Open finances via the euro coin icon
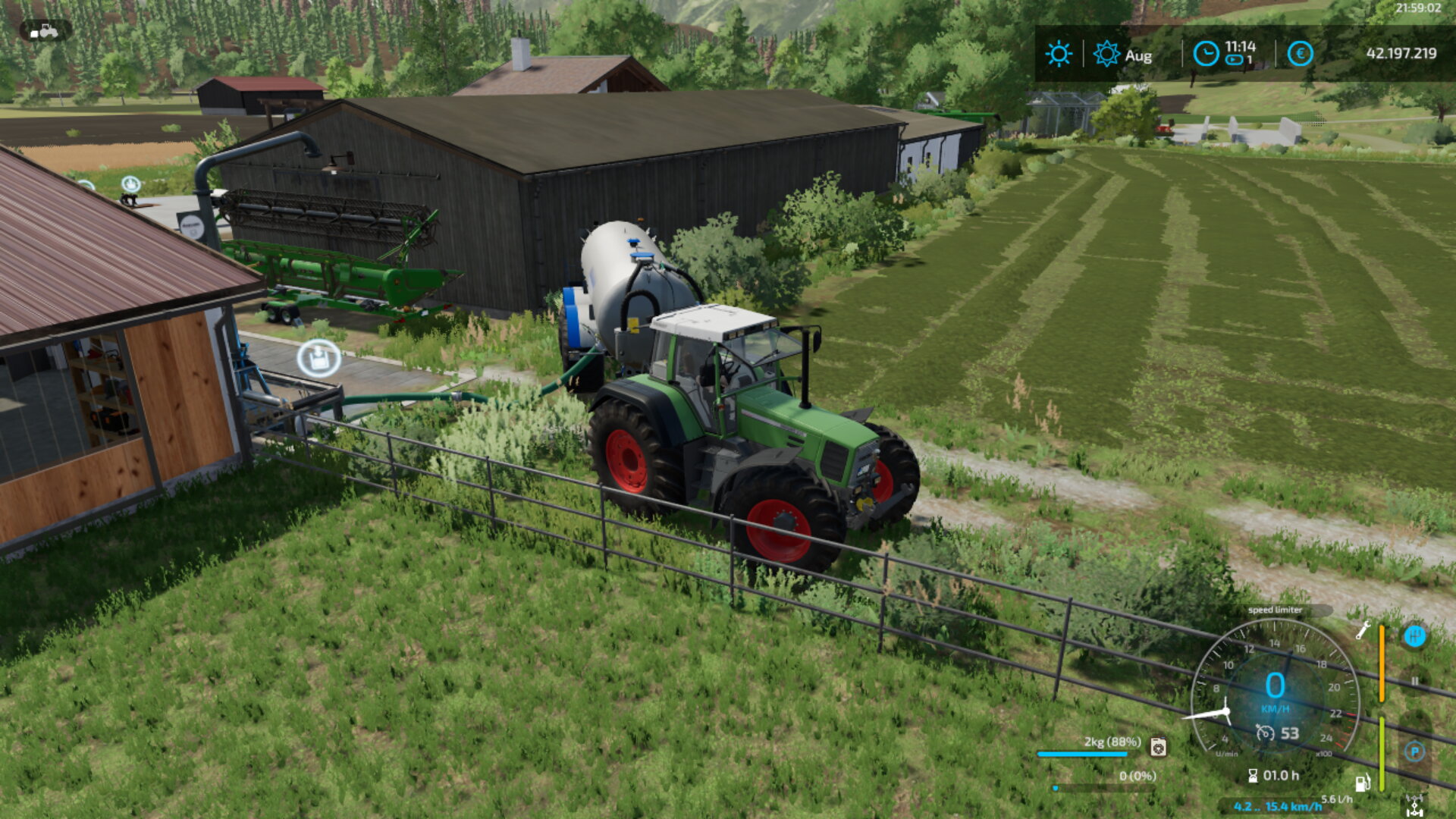This screenshot has height=819, width=1456. click(1300, 54)
